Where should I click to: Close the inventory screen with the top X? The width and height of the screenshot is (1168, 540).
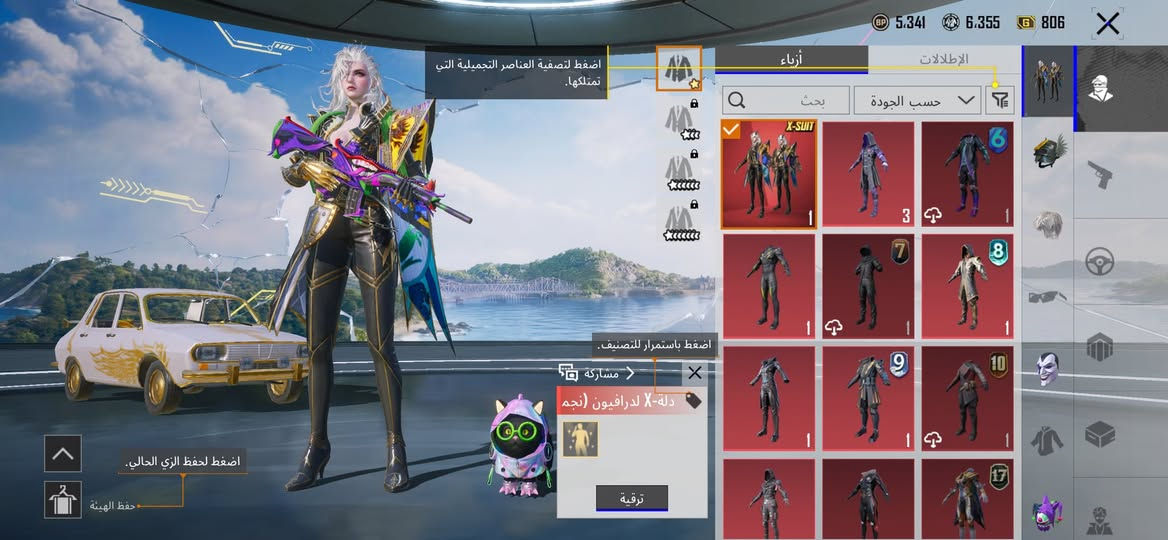[1107, 24]
